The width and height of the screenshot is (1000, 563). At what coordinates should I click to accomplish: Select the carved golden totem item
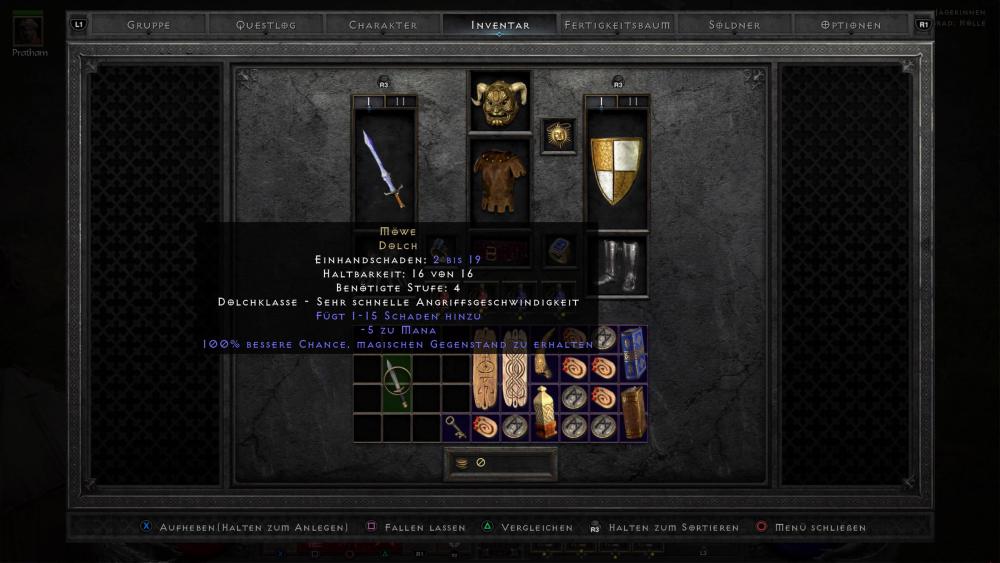pos(544,412)
